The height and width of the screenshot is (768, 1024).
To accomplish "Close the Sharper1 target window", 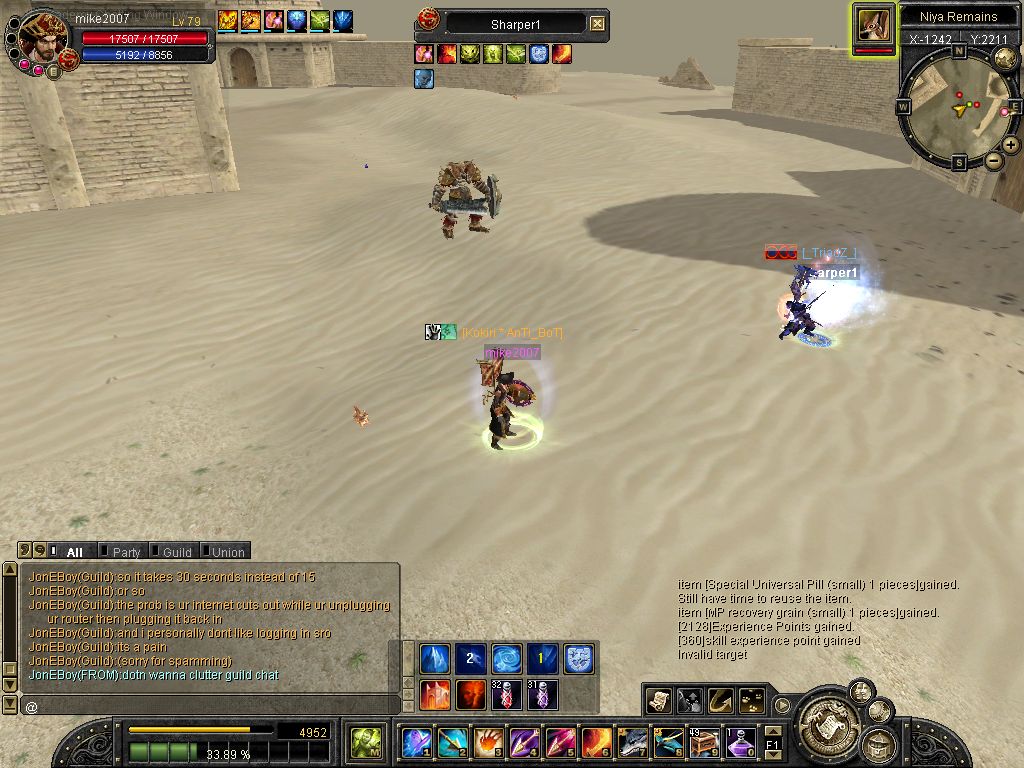I will pyautogui.click(x=597, y=23).
